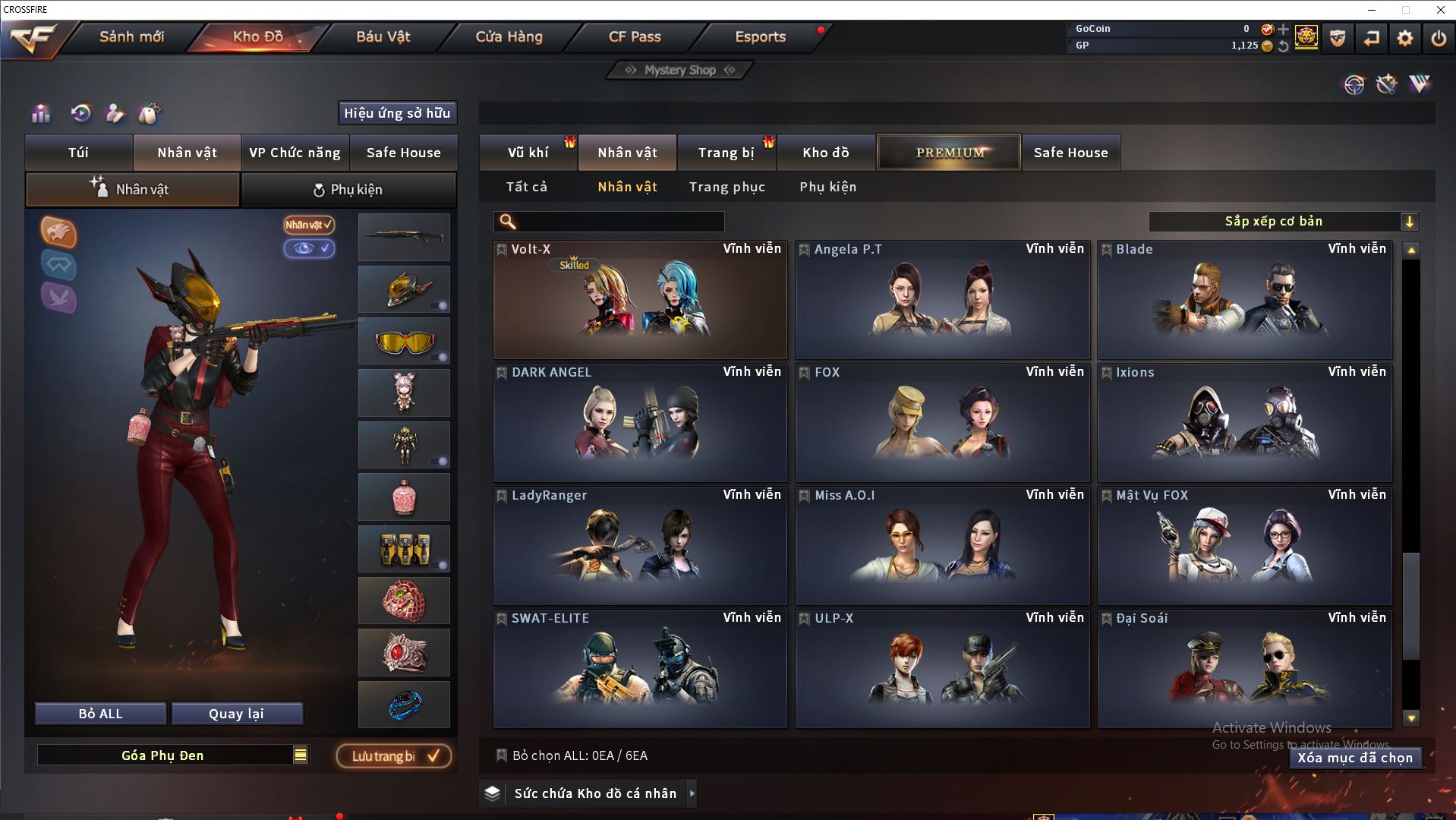Show the Phụ kiện panel for equipped items

[348, 190]
